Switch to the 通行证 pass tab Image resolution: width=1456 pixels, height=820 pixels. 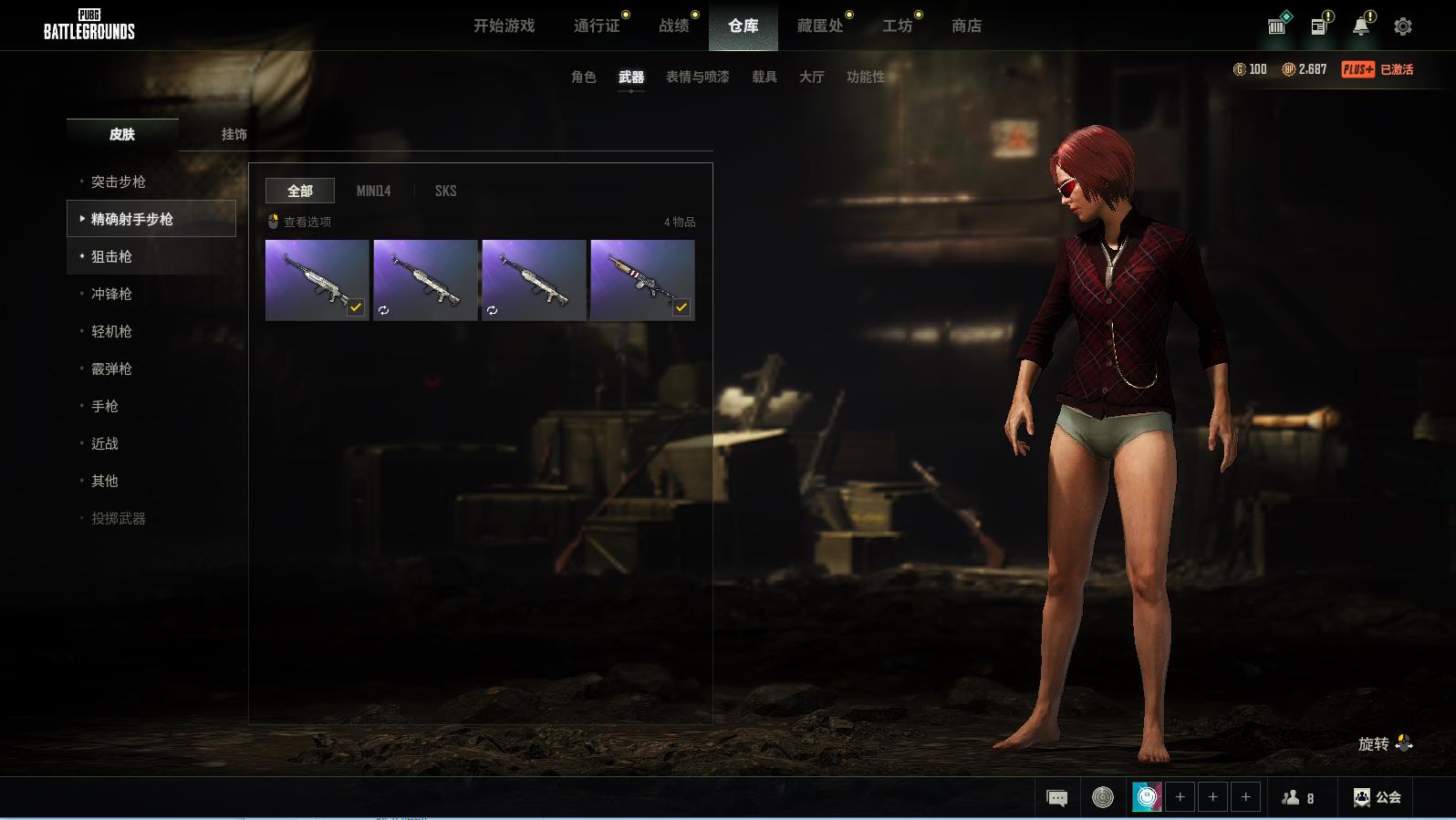[597, 26]
